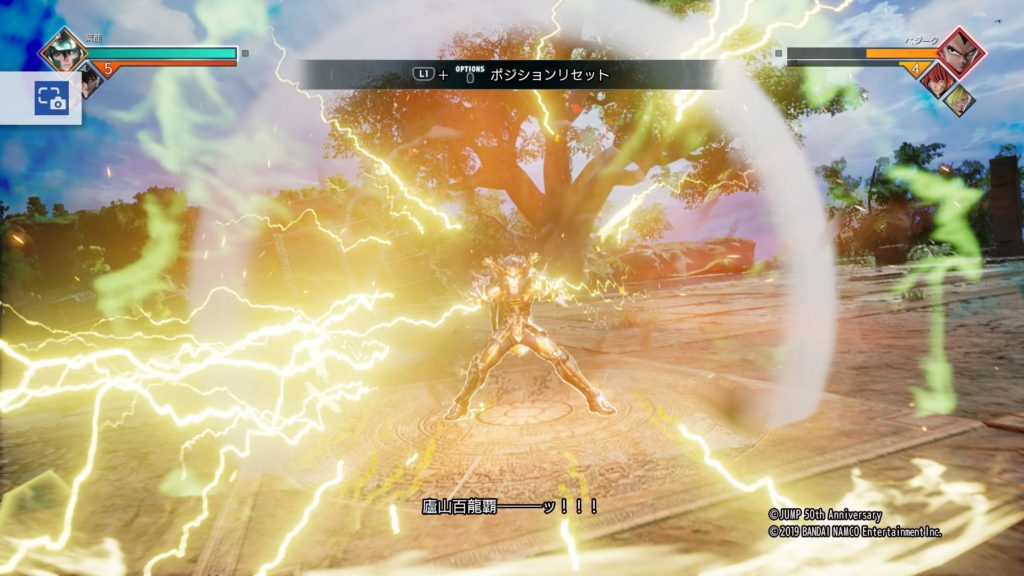Choose the red-haired support character portrait
This screenshot has height=576, width=1024.
(935, 78)
